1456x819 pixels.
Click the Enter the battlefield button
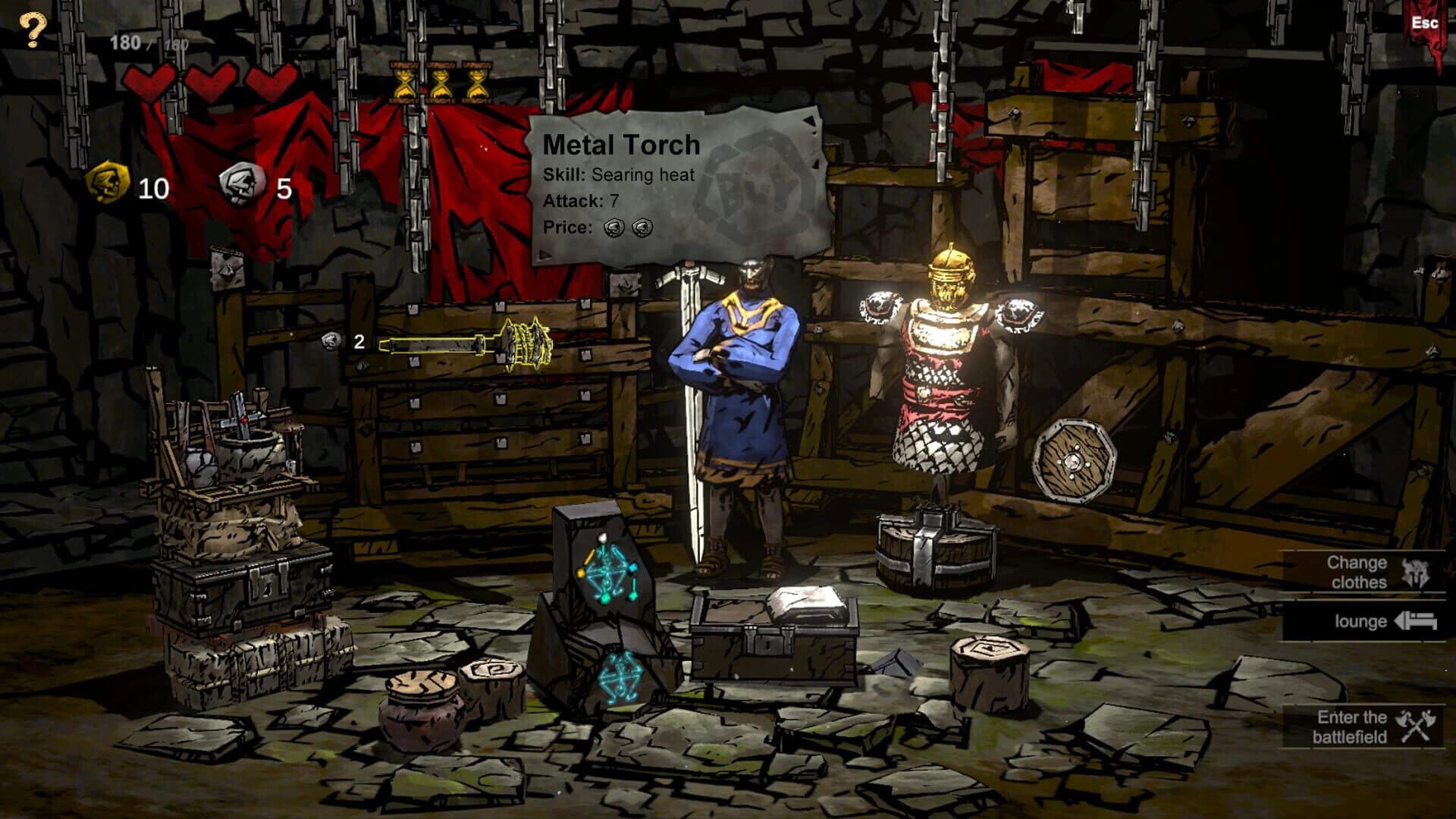(1365, 726)
